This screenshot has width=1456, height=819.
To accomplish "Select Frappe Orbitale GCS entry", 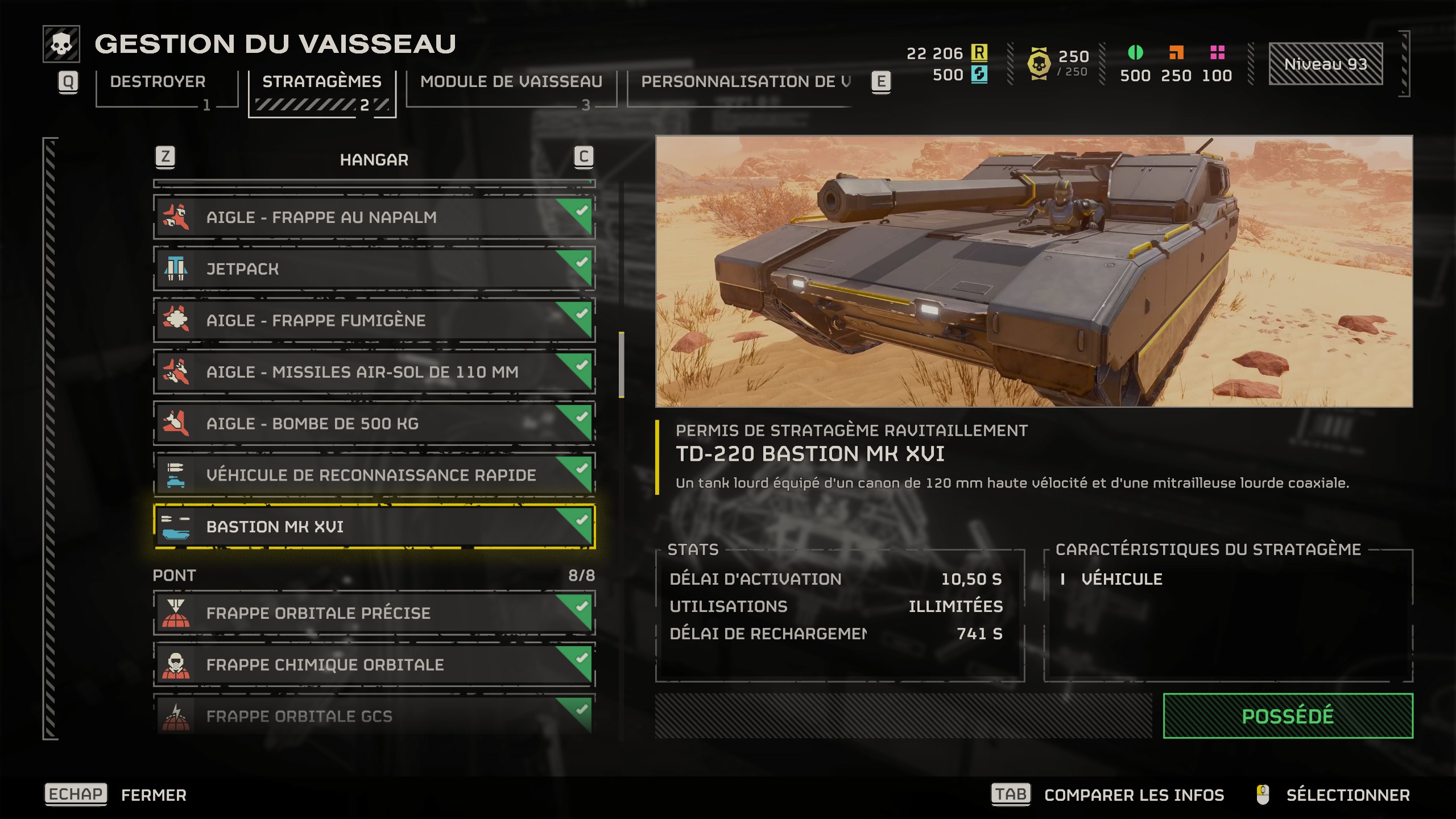I will point(374,715).
